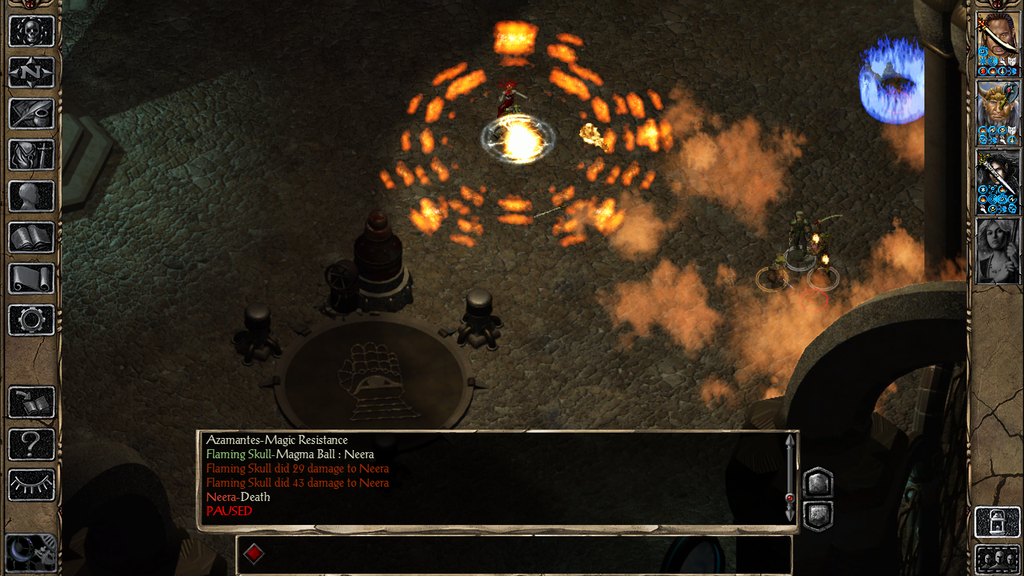
Task: Select the first party portrait with scimitar
Action: 997,40
